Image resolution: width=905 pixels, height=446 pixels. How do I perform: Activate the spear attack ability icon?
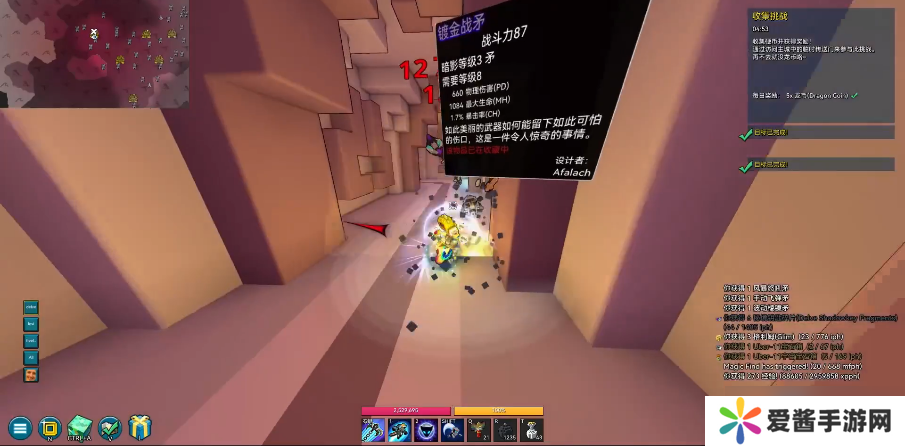click(x=372, y=430)
